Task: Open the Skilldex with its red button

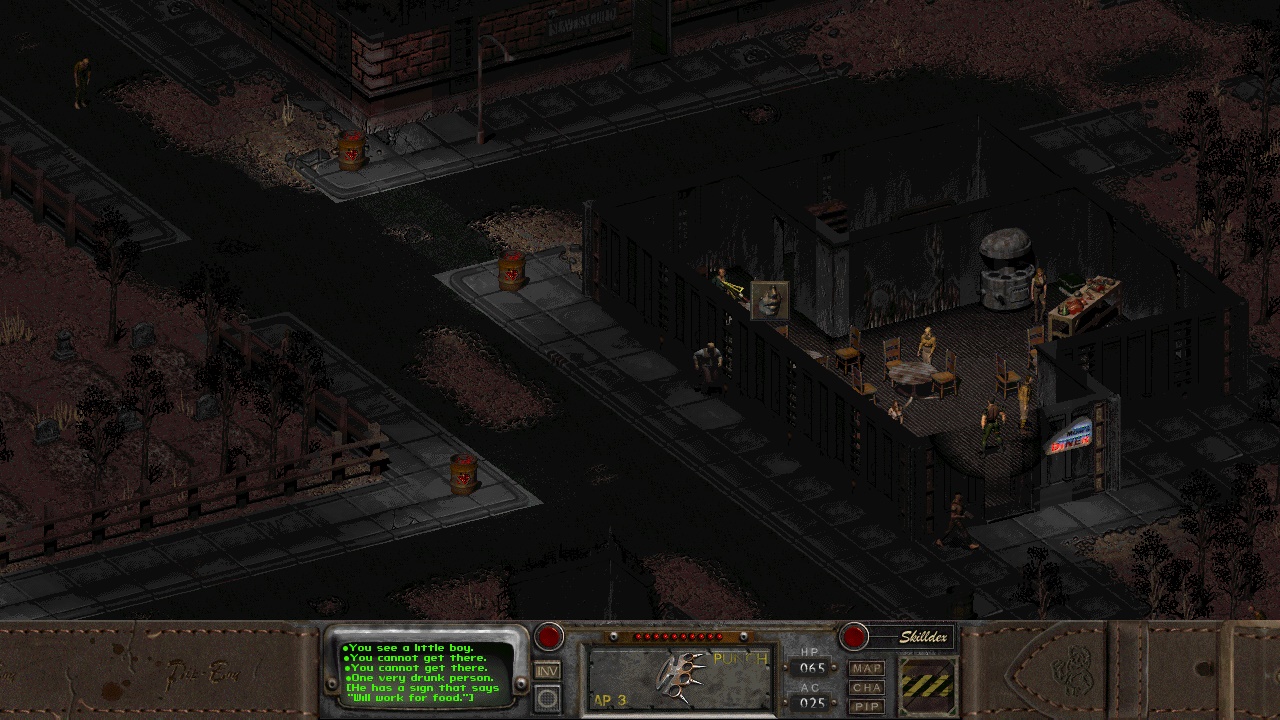Action: pos(854,637)
